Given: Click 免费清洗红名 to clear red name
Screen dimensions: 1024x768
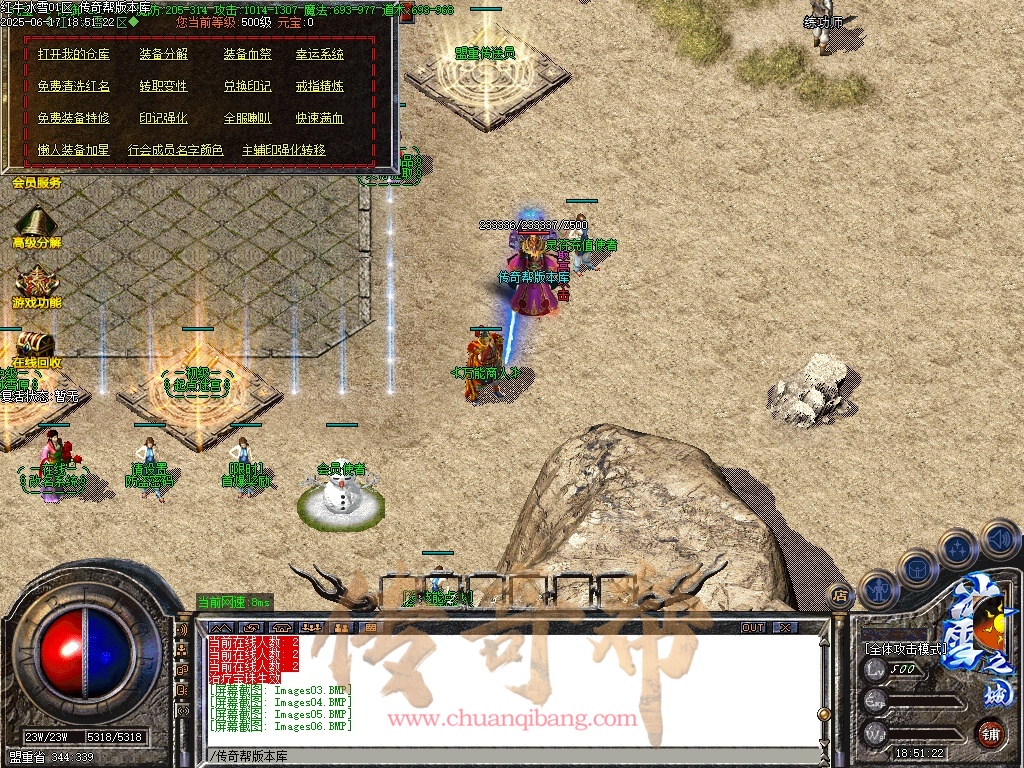Looking at the screenshot, I should pos(74,86).
